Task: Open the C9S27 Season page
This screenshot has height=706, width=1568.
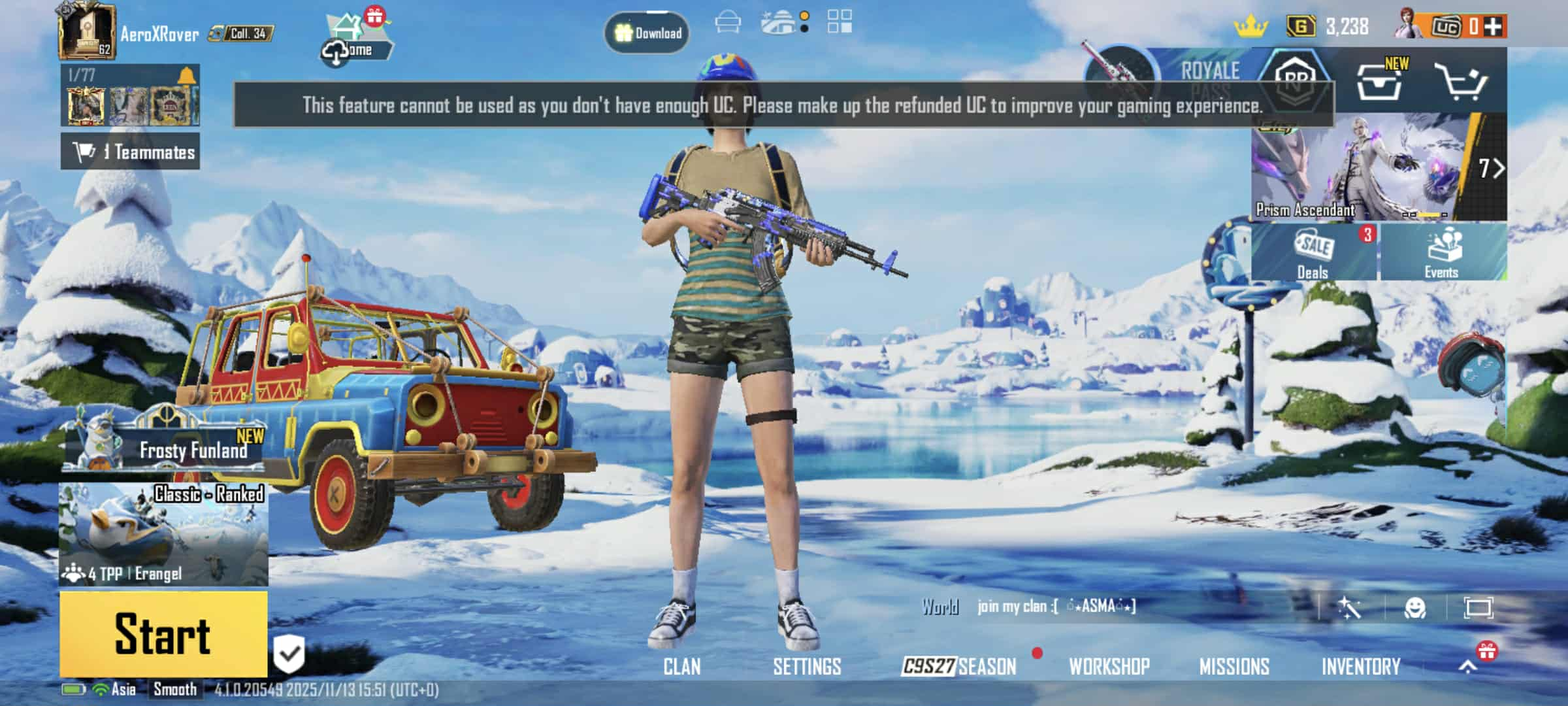Action: (x=958, y=667)
